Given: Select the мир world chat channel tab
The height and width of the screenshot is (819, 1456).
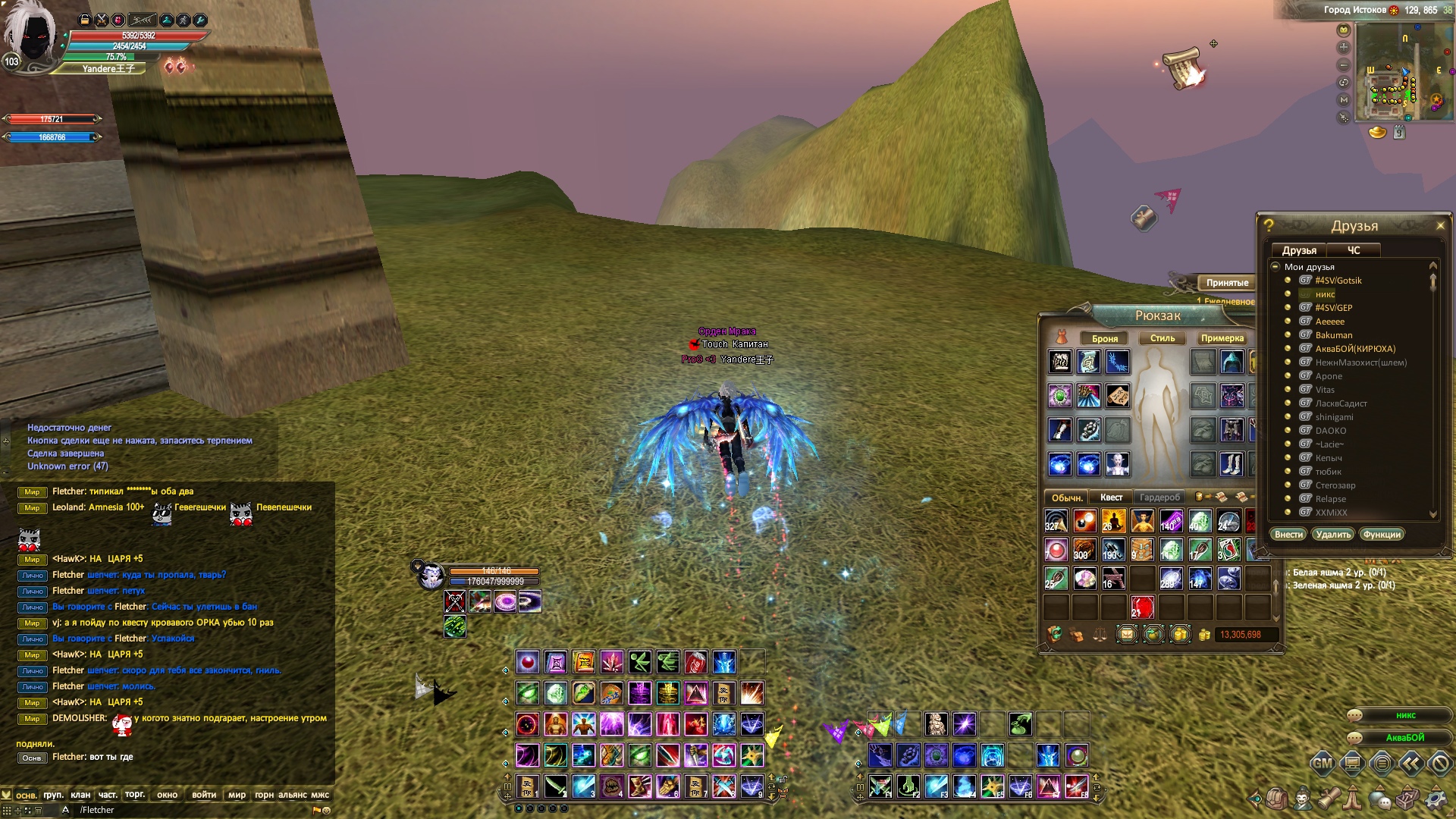Looking at the screenshot, I should coord(237,795).
